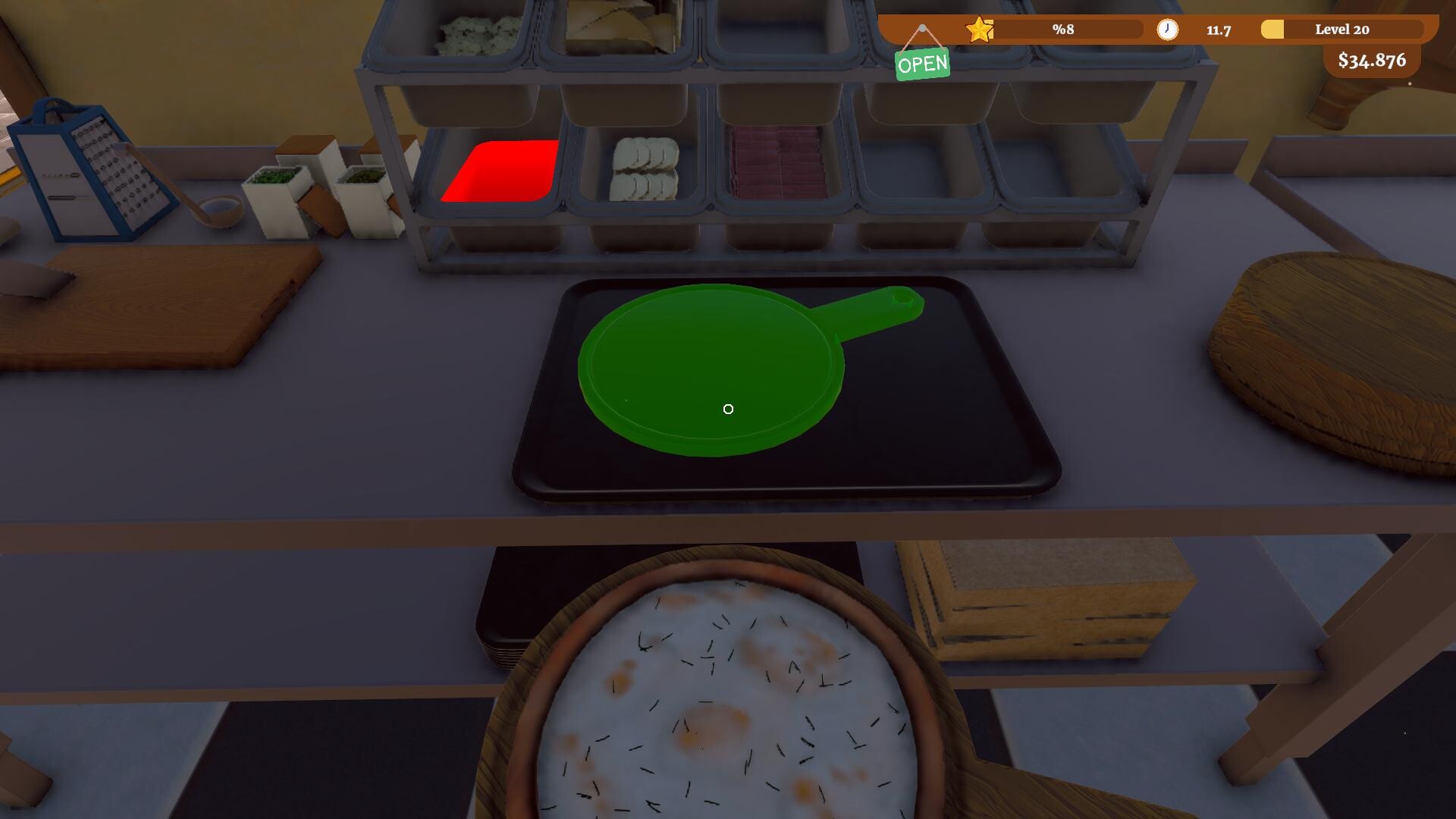The height and width of the screenshot is (819, 1456).
Task: Pick the salami ingredient container
Action: (773, 163)
